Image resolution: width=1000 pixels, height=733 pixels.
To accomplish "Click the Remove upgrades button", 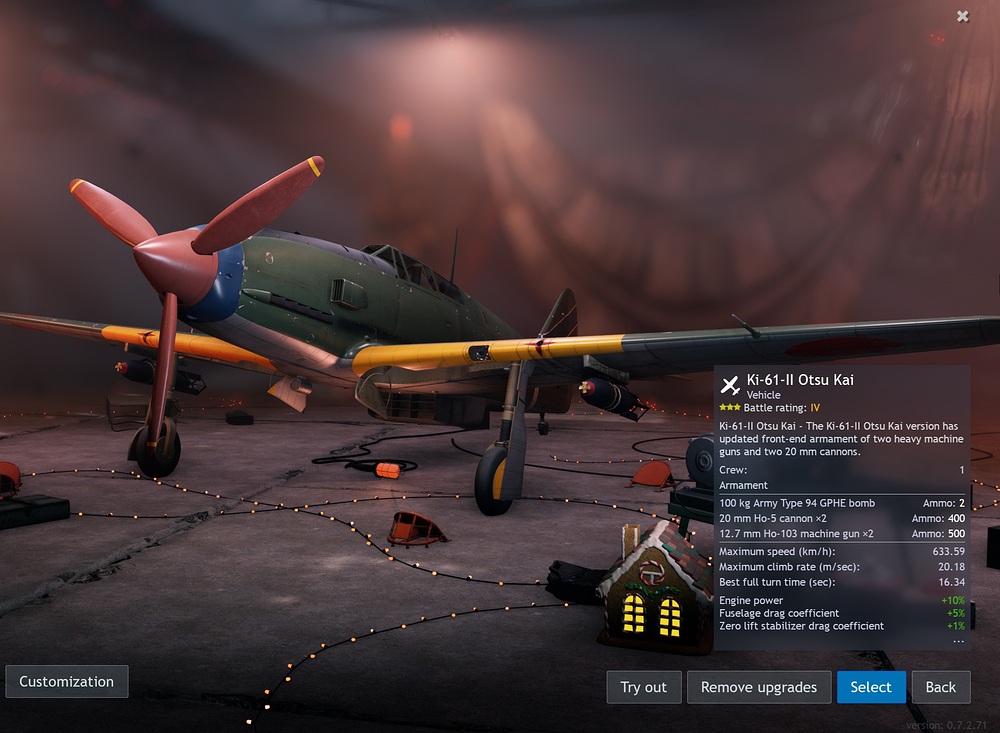I will (x=759, y=687).
